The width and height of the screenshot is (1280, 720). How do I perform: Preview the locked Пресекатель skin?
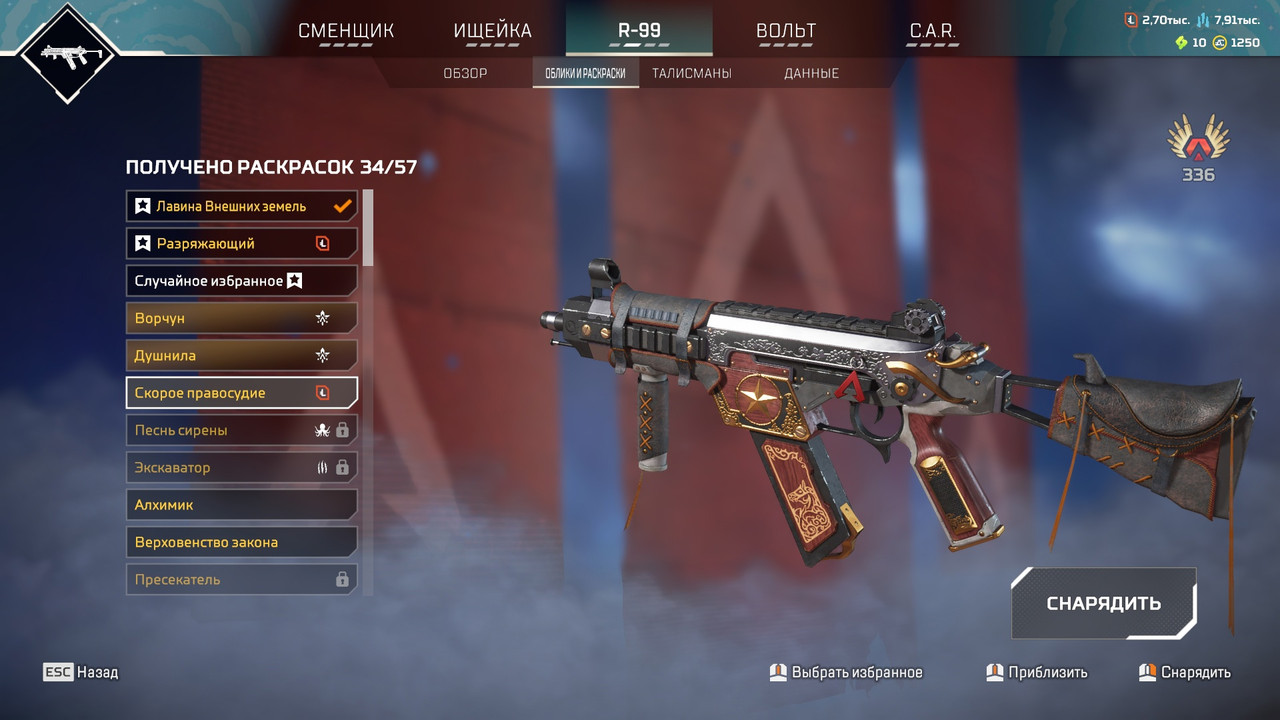tap(242, 579)
